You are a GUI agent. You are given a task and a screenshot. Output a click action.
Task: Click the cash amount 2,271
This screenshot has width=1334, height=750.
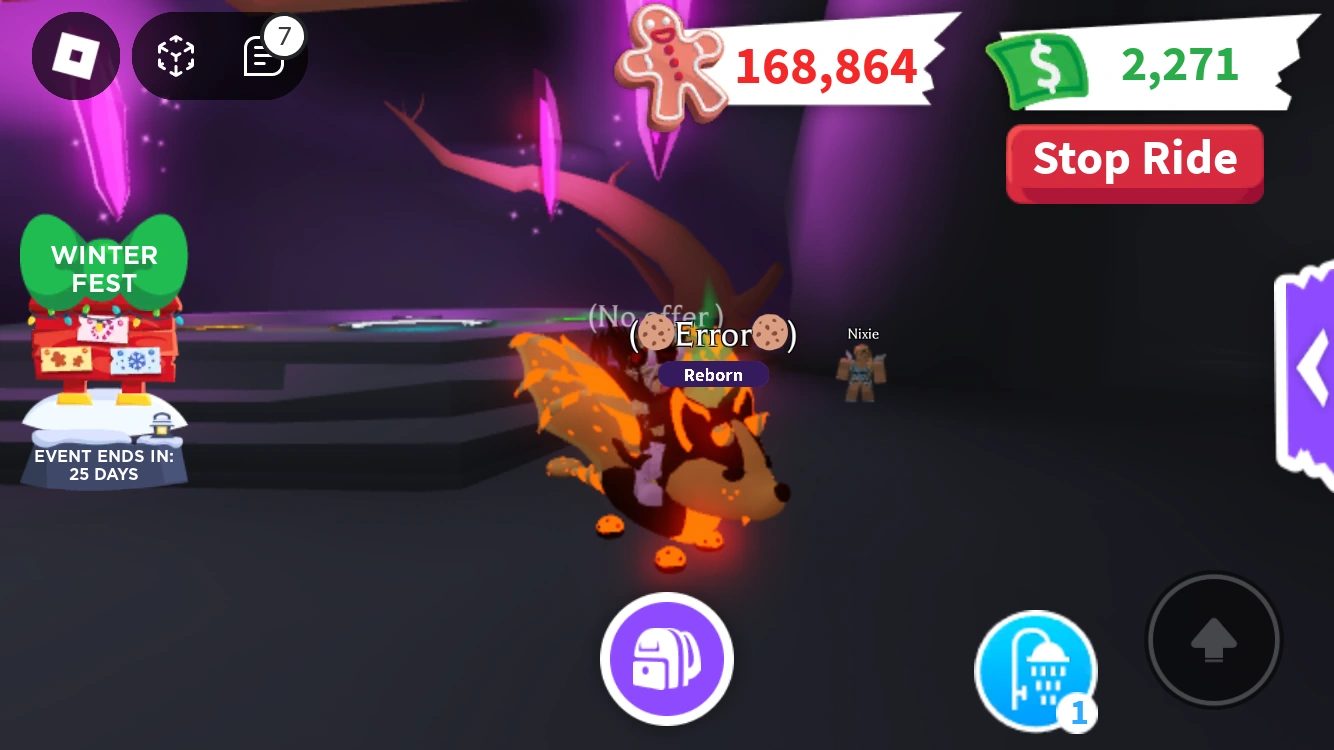coord(1177,65)
